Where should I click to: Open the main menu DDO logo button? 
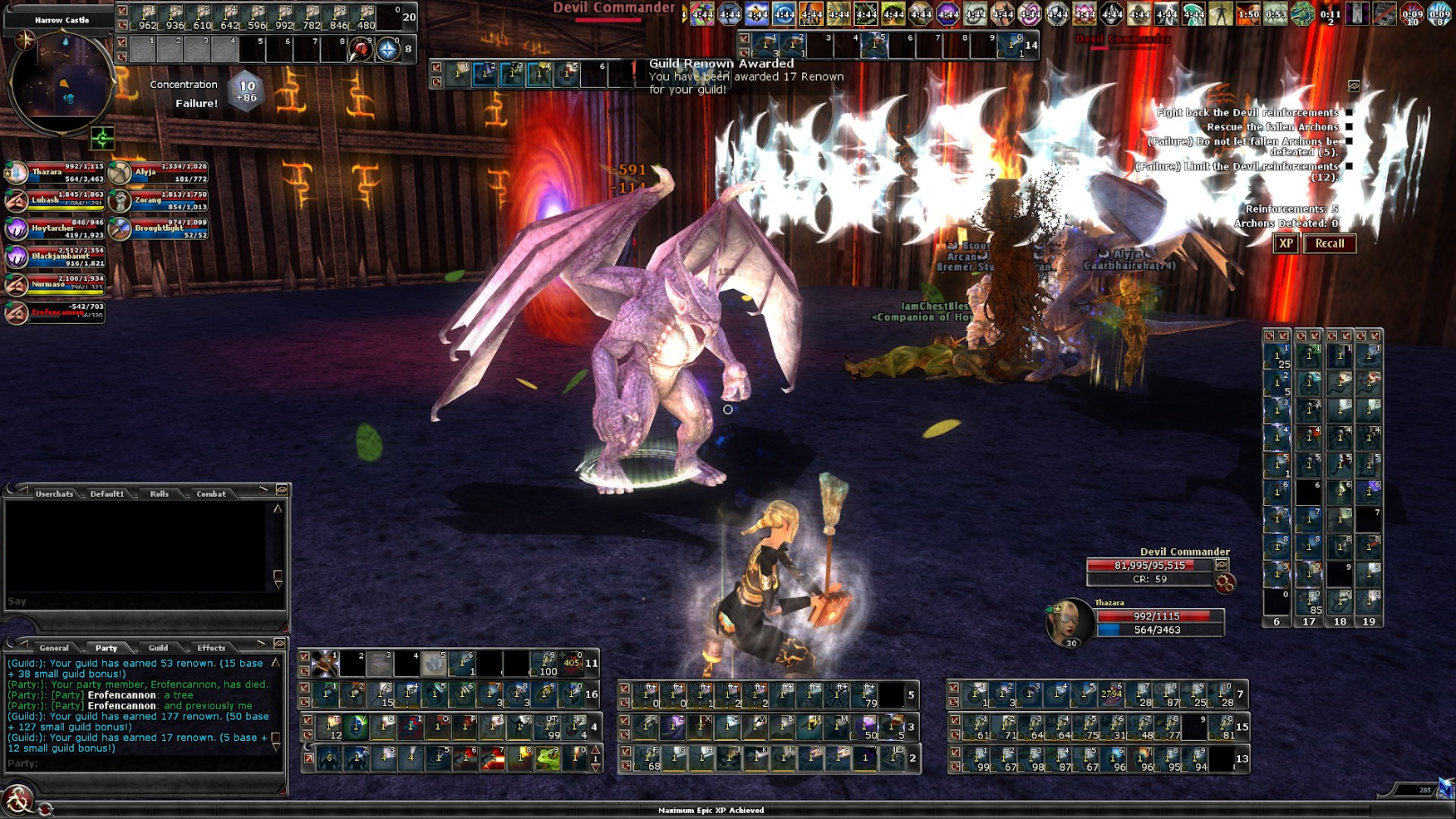coord(17,801)
